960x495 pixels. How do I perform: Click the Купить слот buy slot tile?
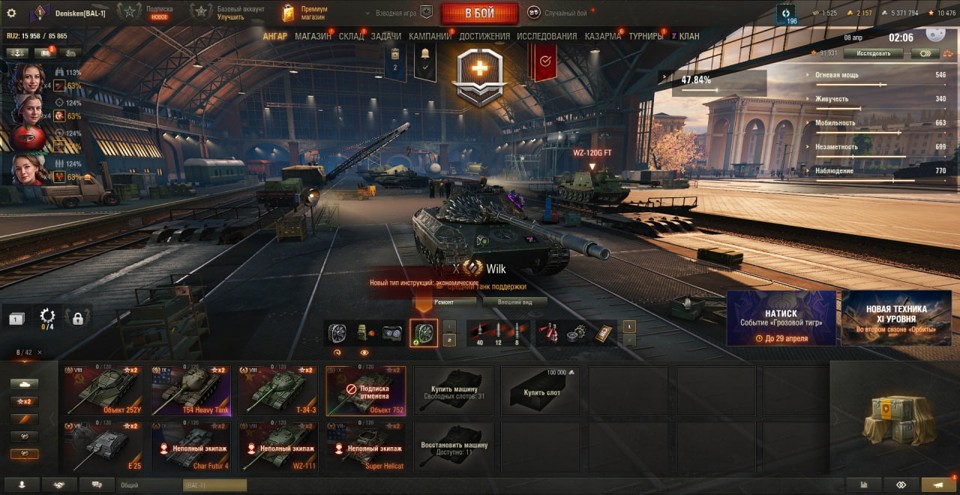pyautogui.click(x=541, y=391)
